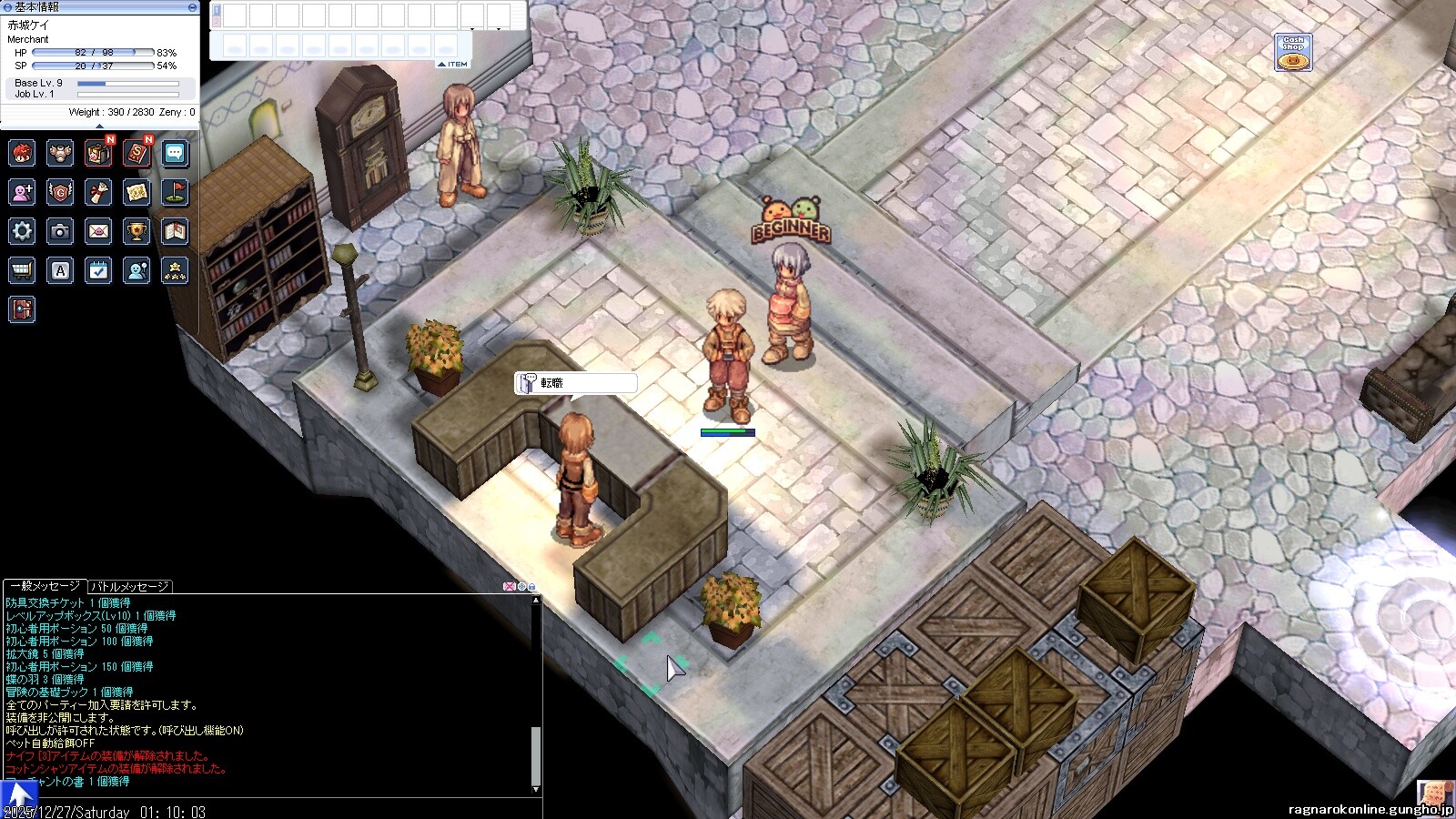
Task: Open the gear settings icon
Action: pyautogui.click(x=22, y=231)
